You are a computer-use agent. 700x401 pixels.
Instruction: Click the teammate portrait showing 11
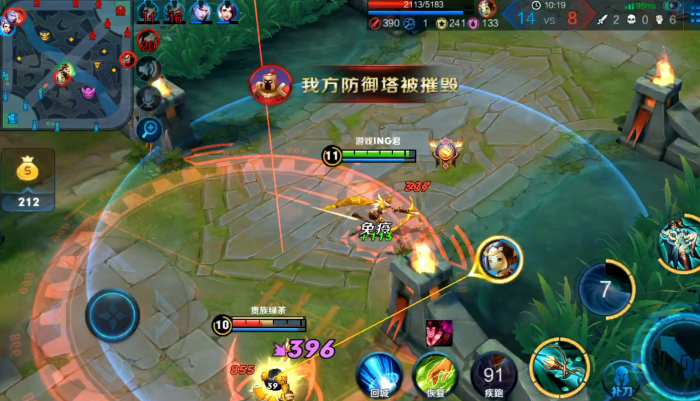tap(149, 12)
